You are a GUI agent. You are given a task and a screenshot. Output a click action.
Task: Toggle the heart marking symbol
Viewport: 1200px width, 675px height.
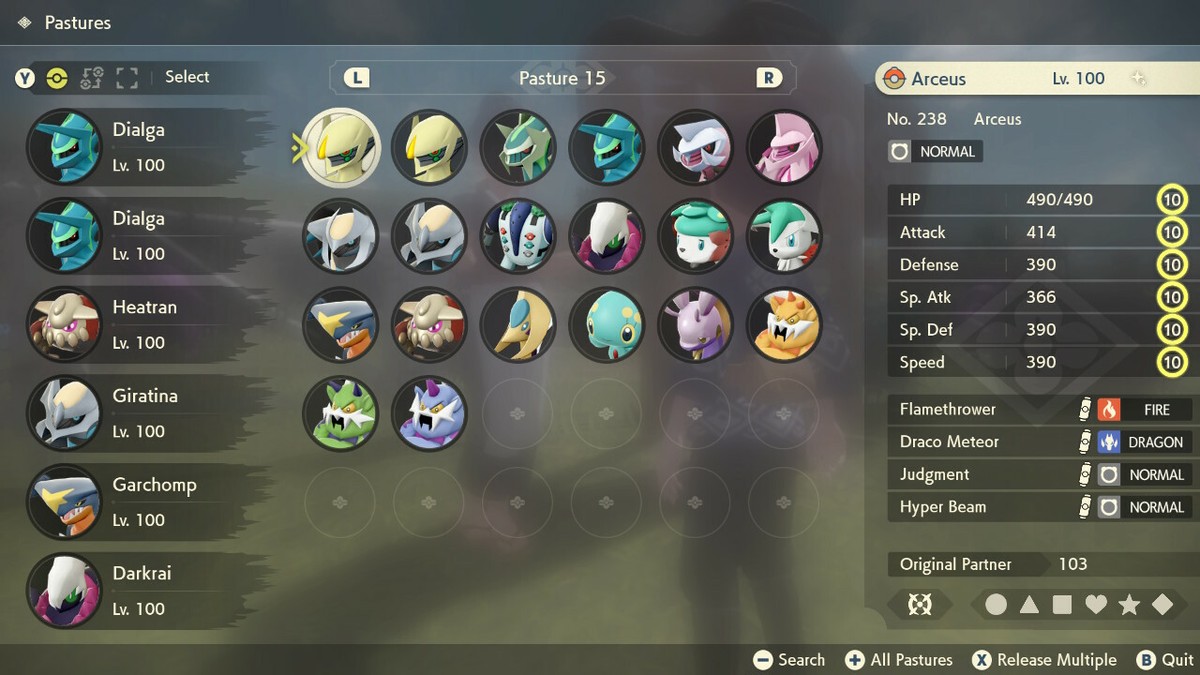coord(1096,604)
